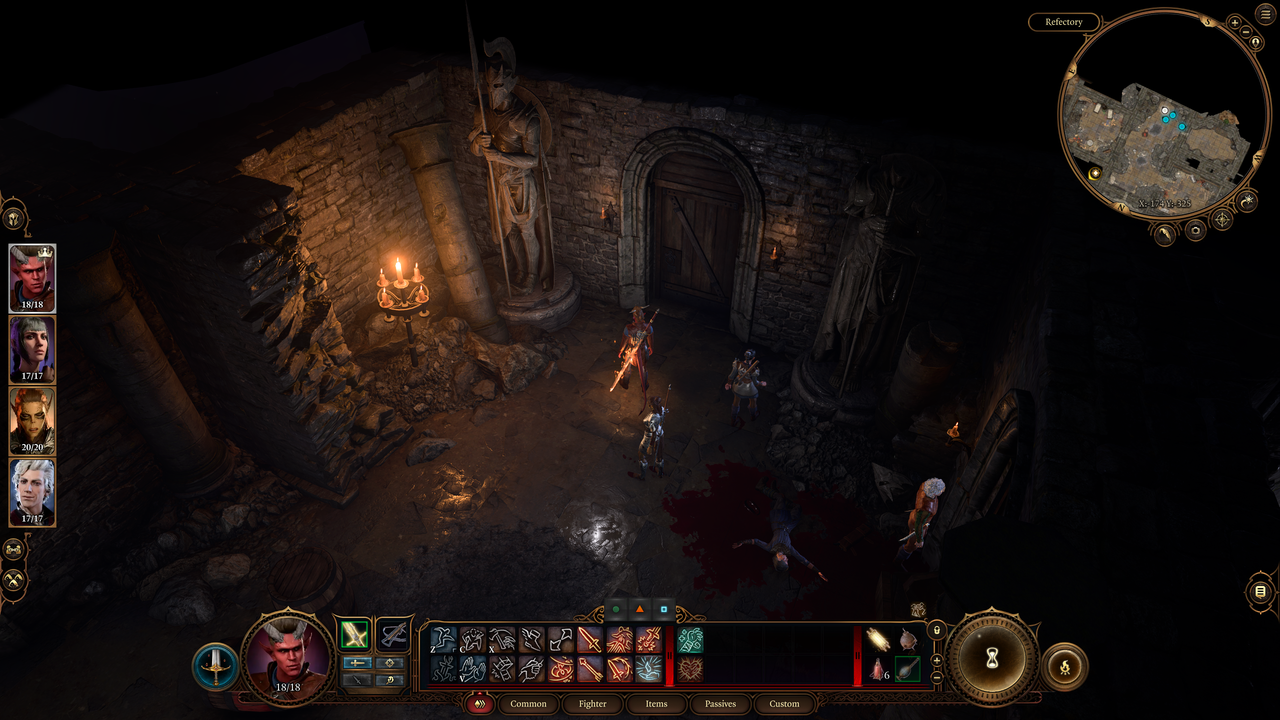
Task: Switch to the Custom hotbar tab
Action: tap(784, 704)
